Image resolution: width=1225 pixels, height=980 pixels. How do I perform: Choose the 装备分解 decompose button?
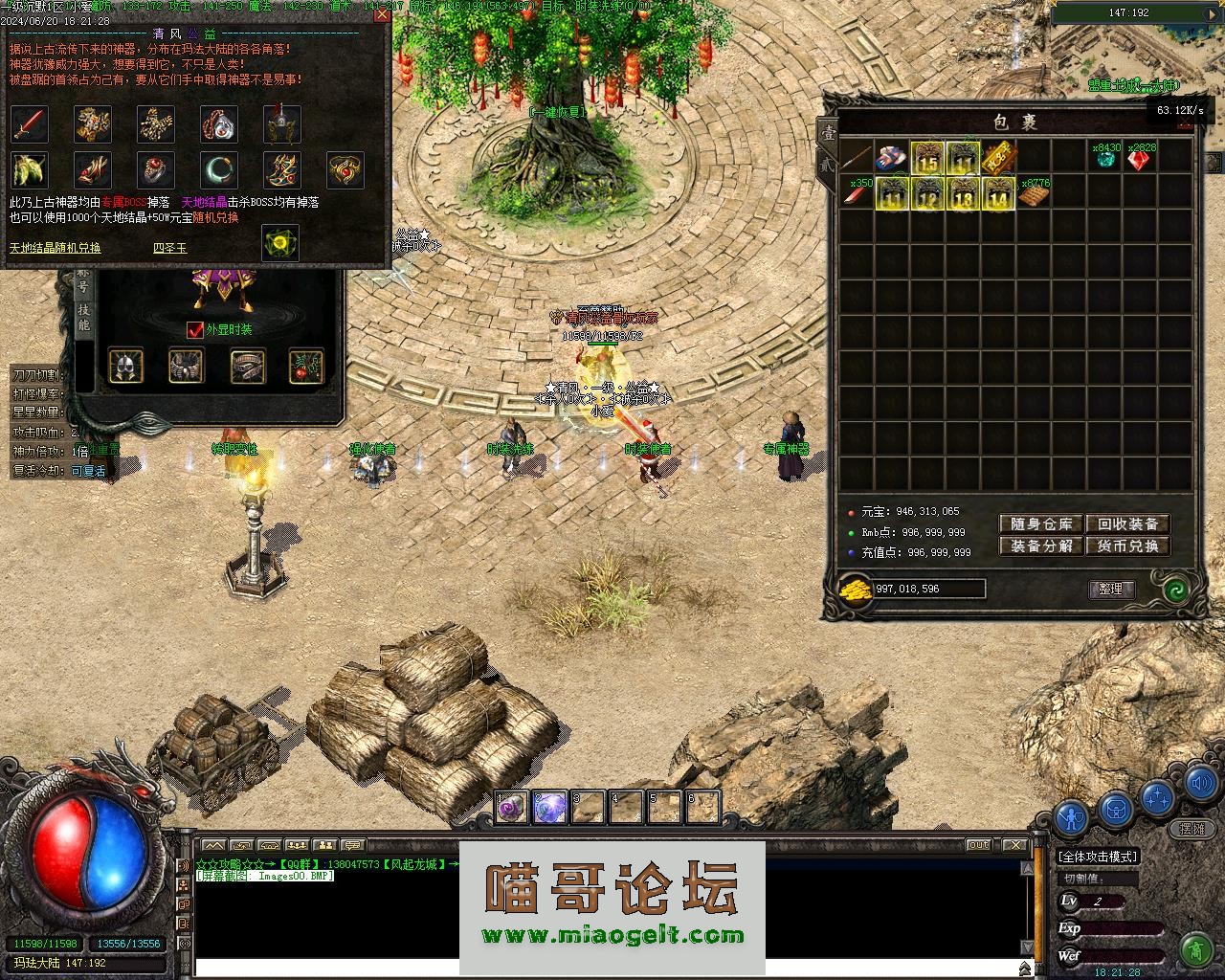(x=1041, y=546)
